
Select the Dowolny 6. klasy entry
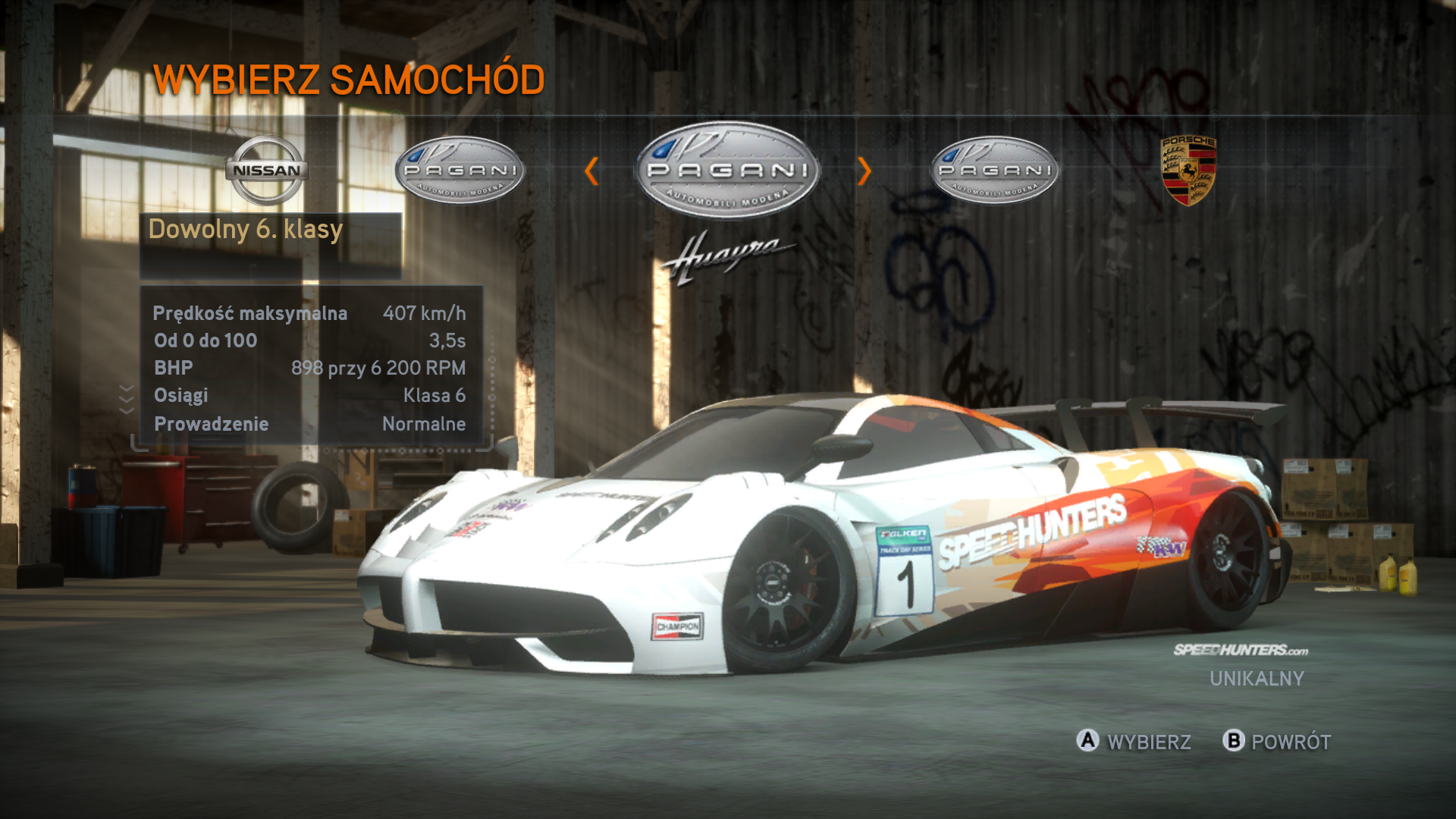click(x=246, y=228)
